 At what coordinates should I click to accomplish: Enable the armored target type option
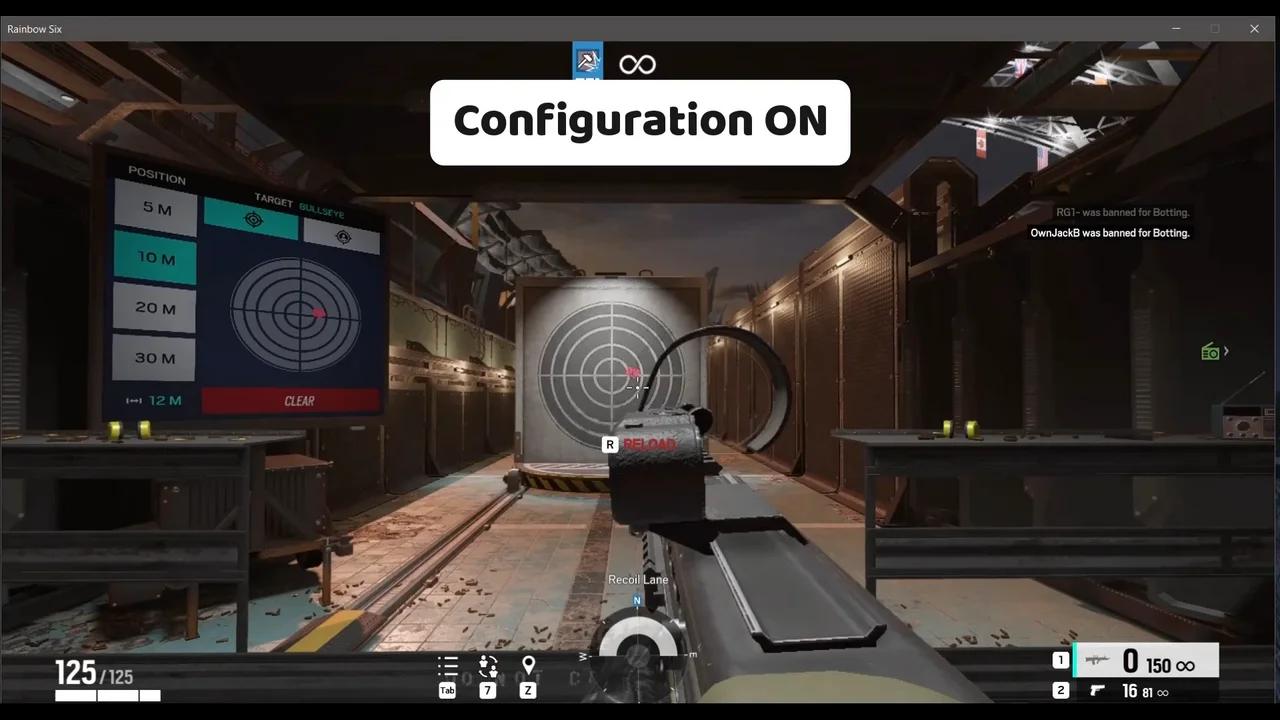(x=343, y=238)
